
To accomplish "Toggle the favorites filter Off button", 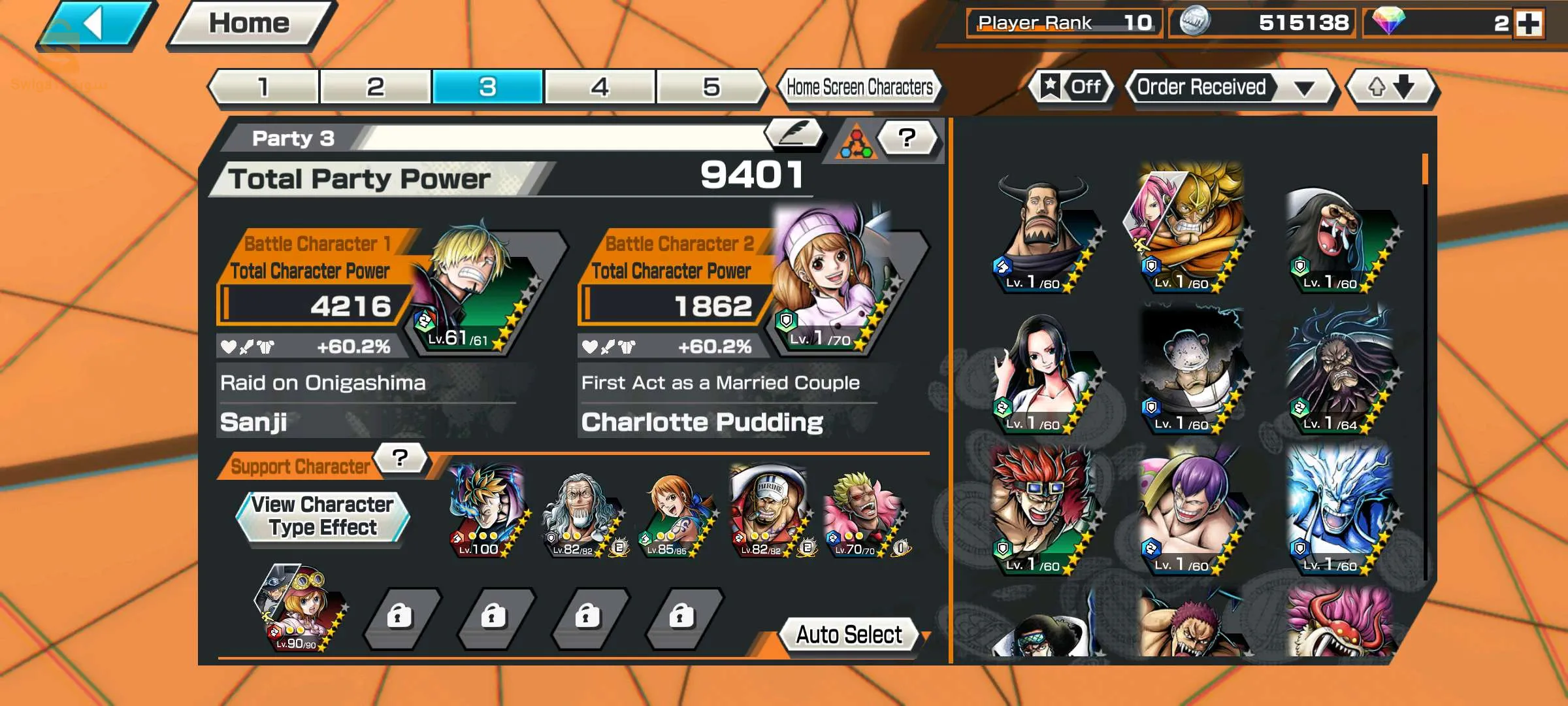I will click(1071, 87).
